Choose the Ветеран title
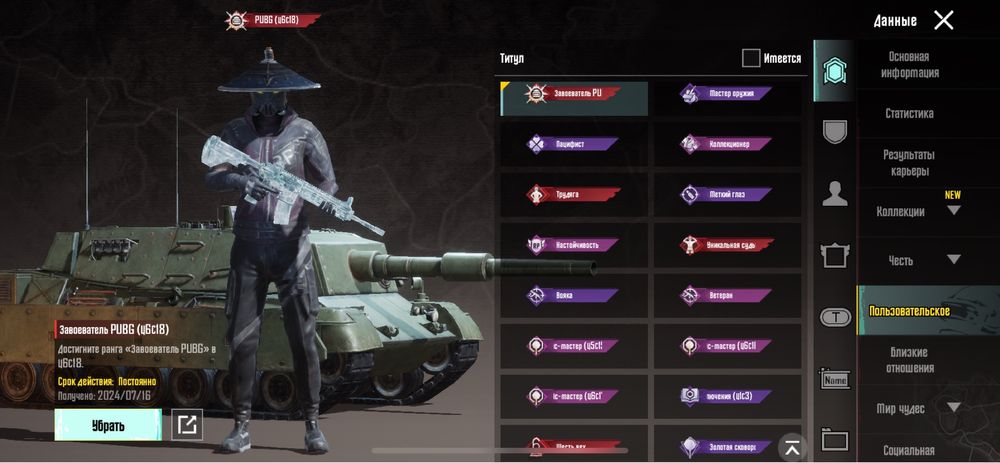This screenshot has width=1000, height=463. (727, 296)
